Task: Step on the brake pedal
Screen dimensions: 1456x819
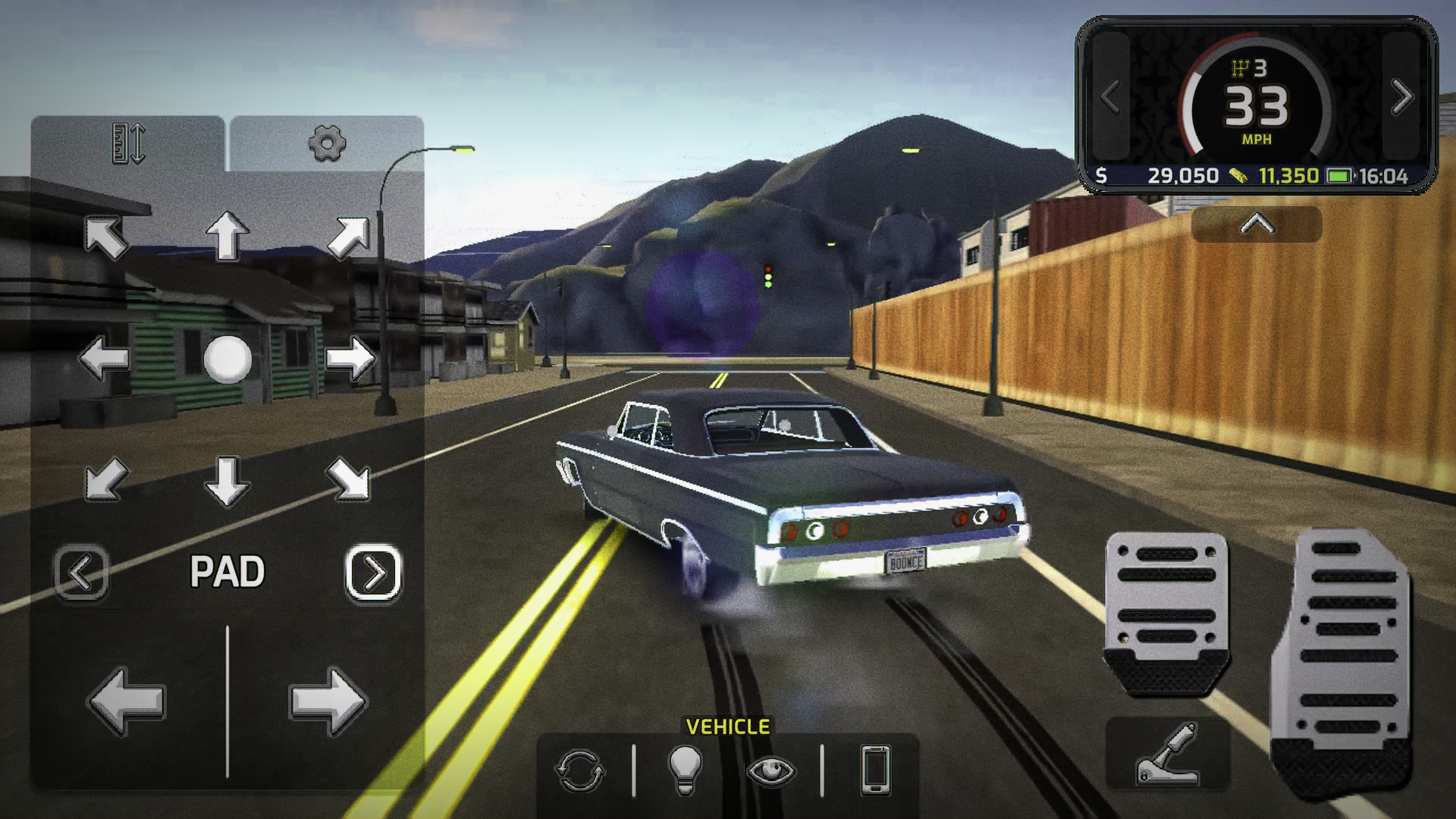Action: (x=1166, y=610)
